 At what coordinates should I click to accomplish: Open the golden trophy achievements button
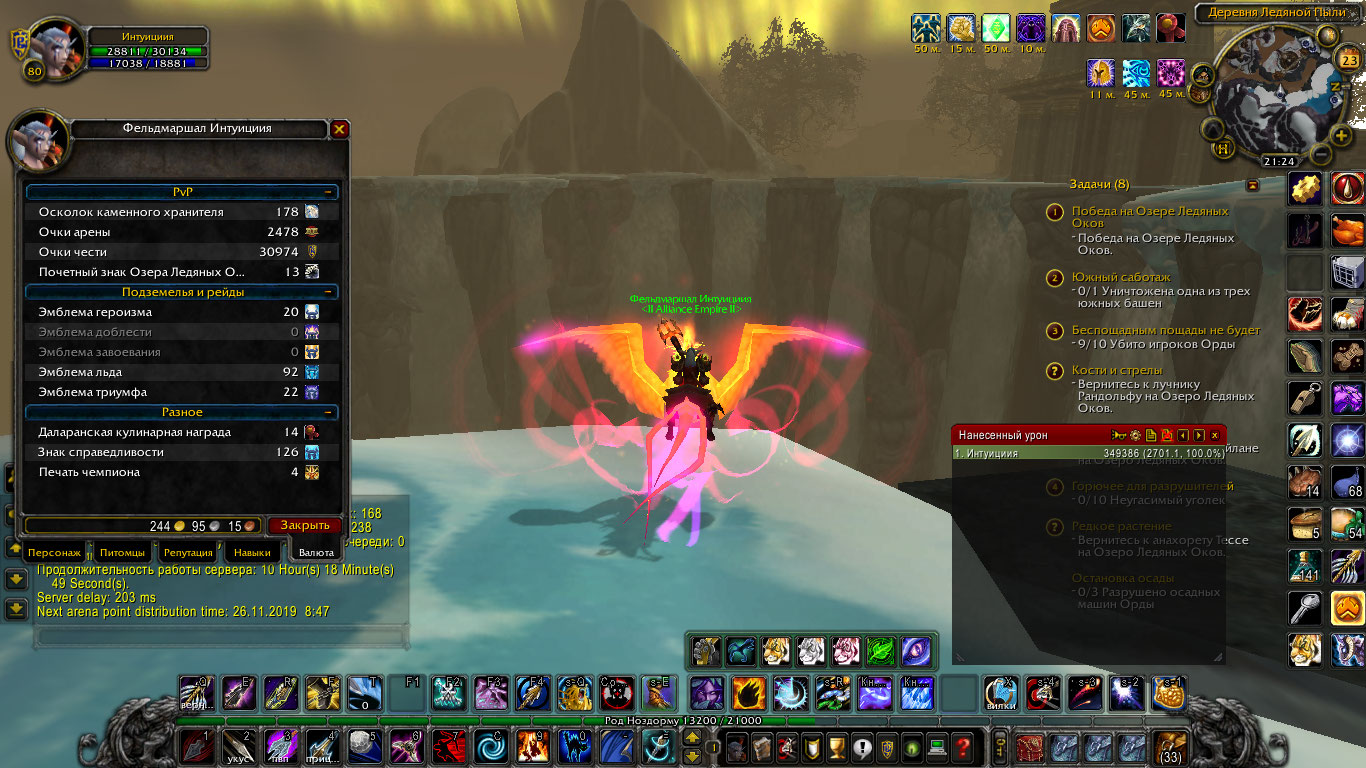838,746
